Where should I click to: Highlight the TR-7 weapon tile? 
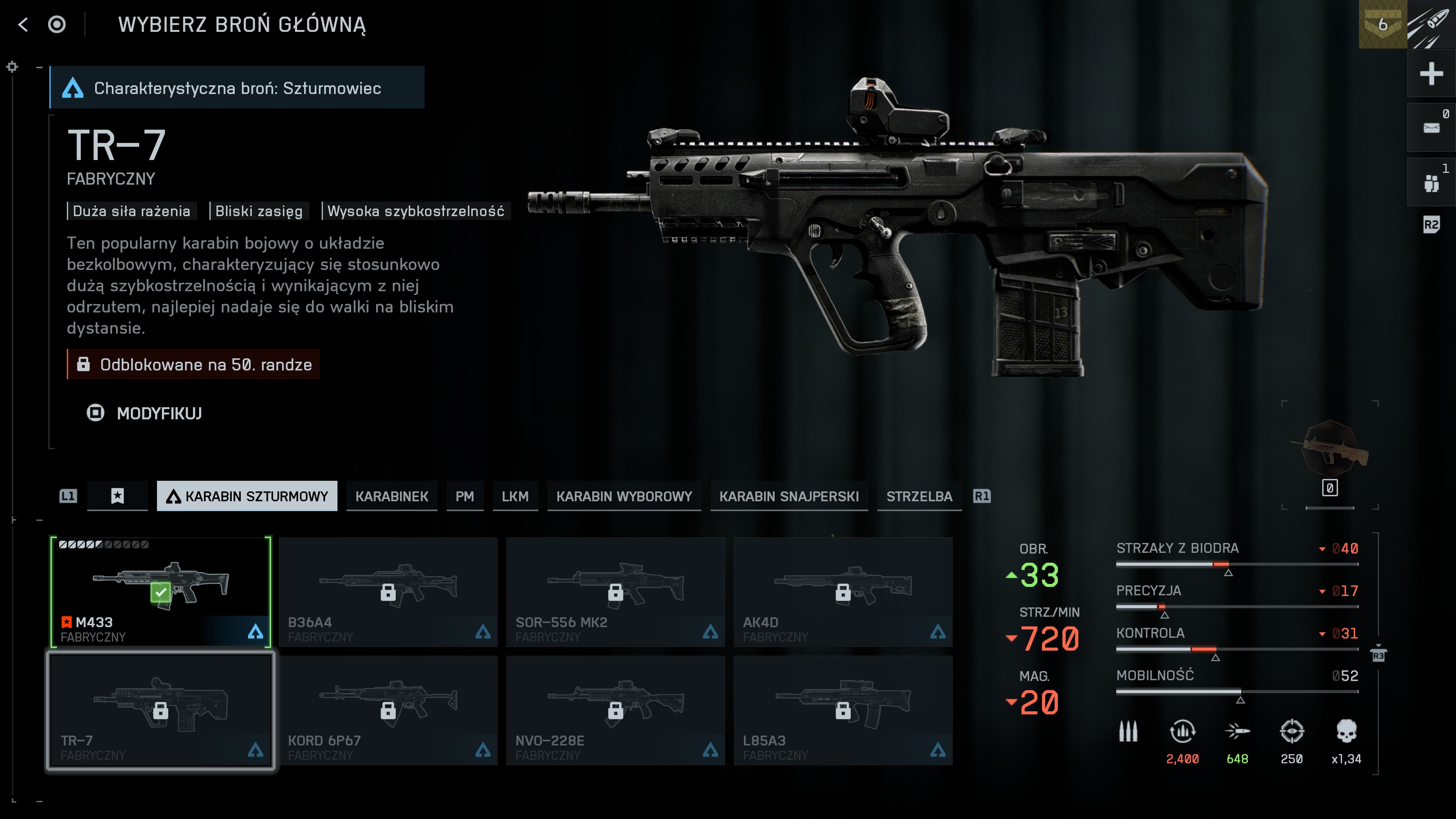(x=160, y=710)
